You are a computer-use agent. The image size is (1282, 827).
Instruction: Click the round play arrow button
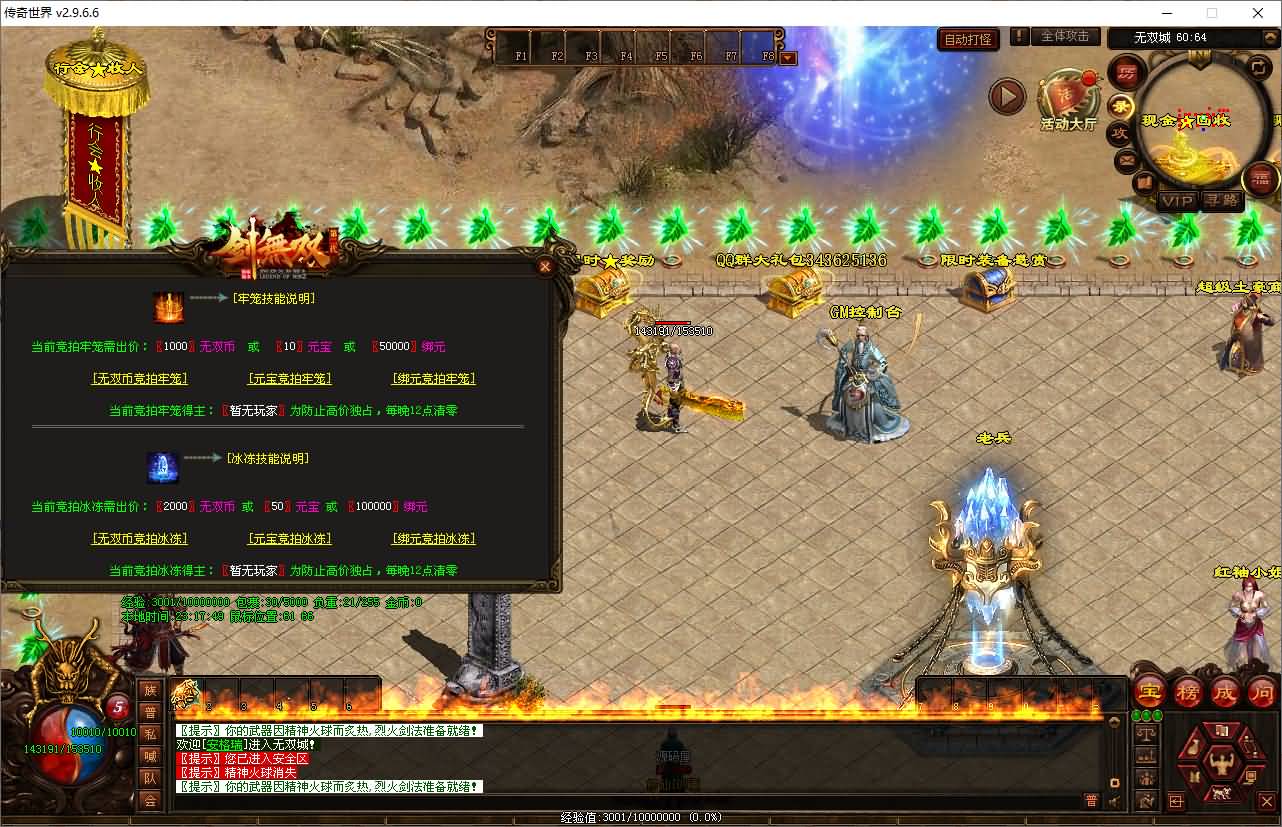[x=1007, y=97]
